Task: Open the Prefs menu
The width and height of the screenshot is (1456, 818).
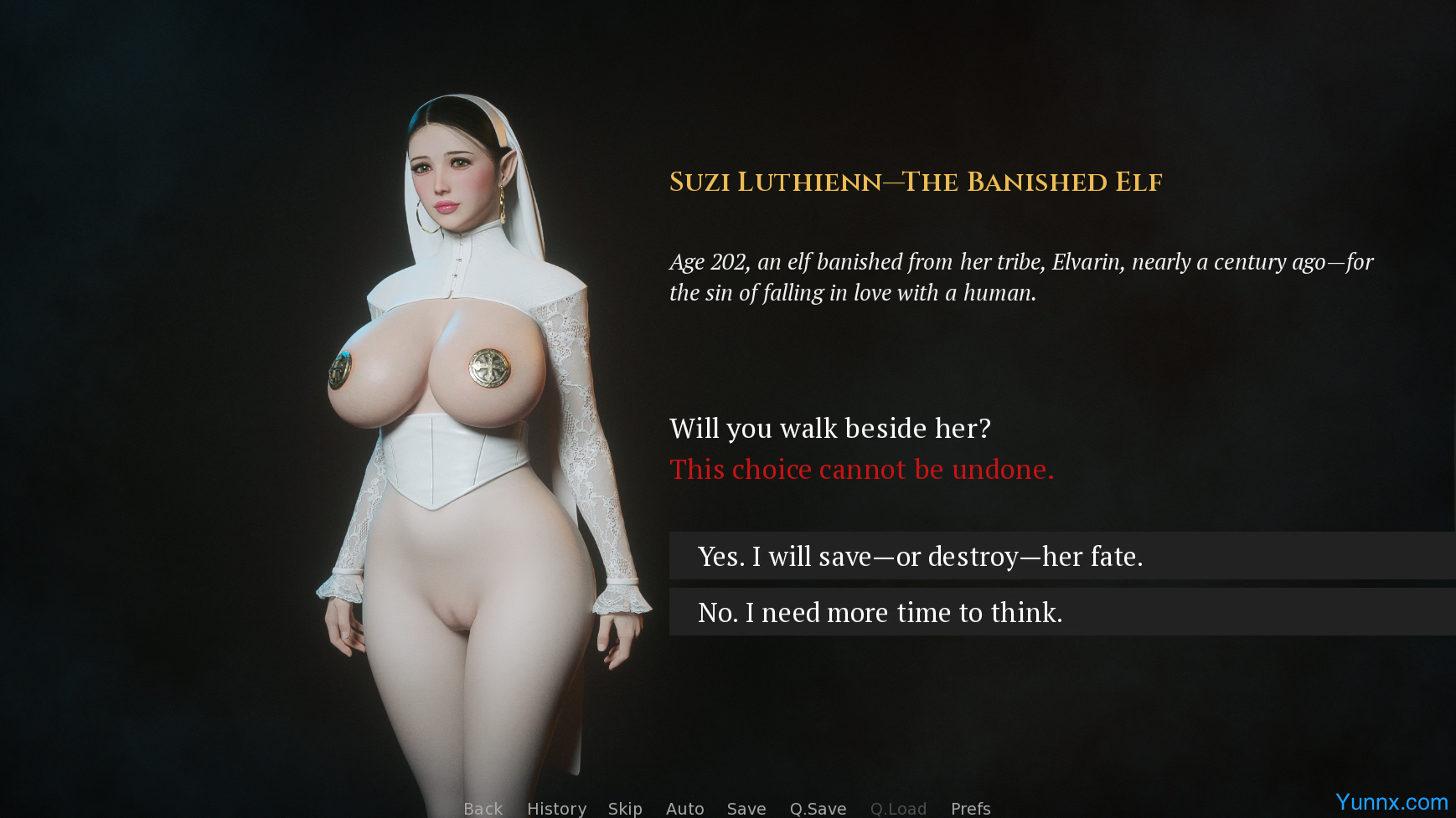Action: point(970,808)
